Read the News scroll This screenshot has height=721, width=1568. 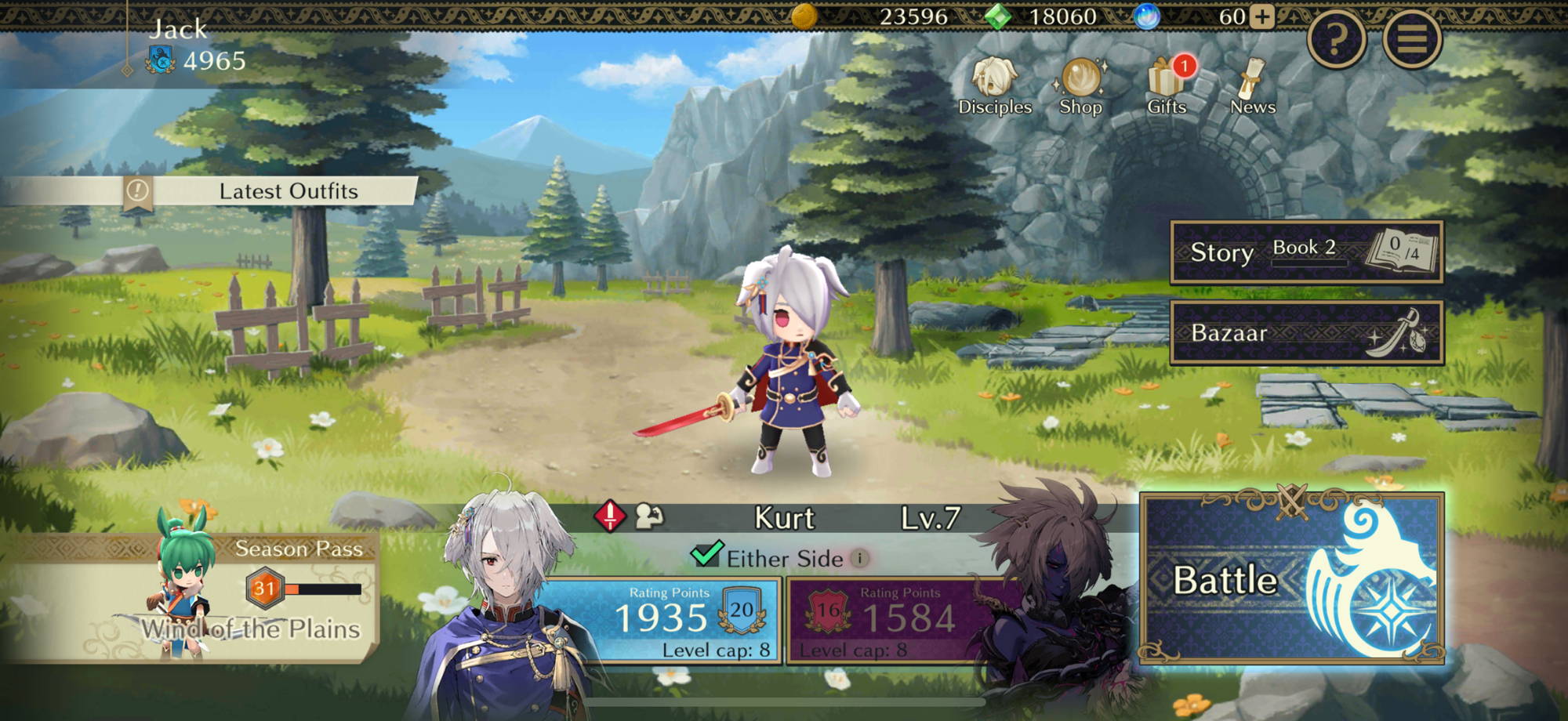tap(1252, 87)
